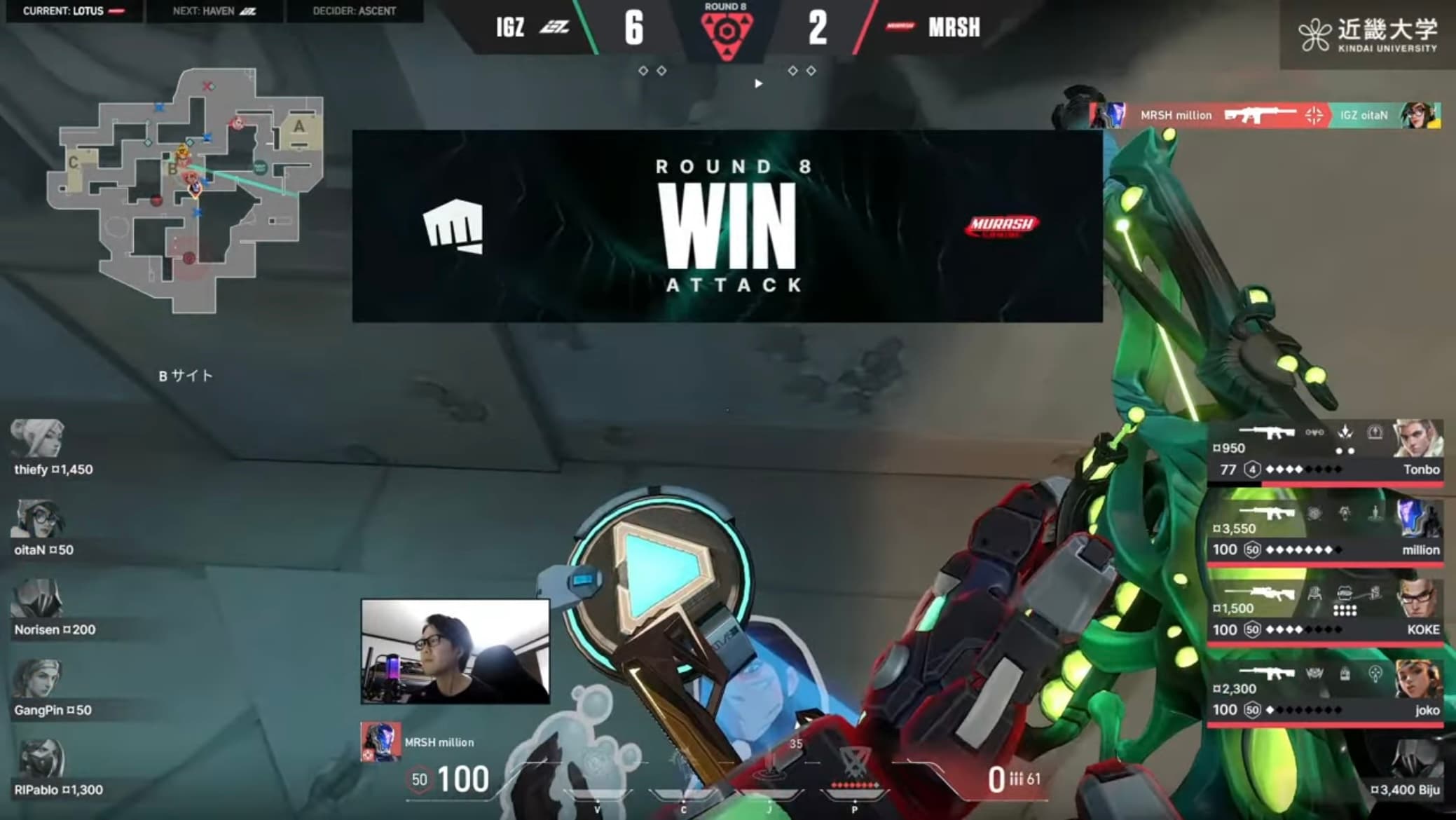Choose Norisen's player row
Screen dimensions: 1456x820
tap(54, 610)
